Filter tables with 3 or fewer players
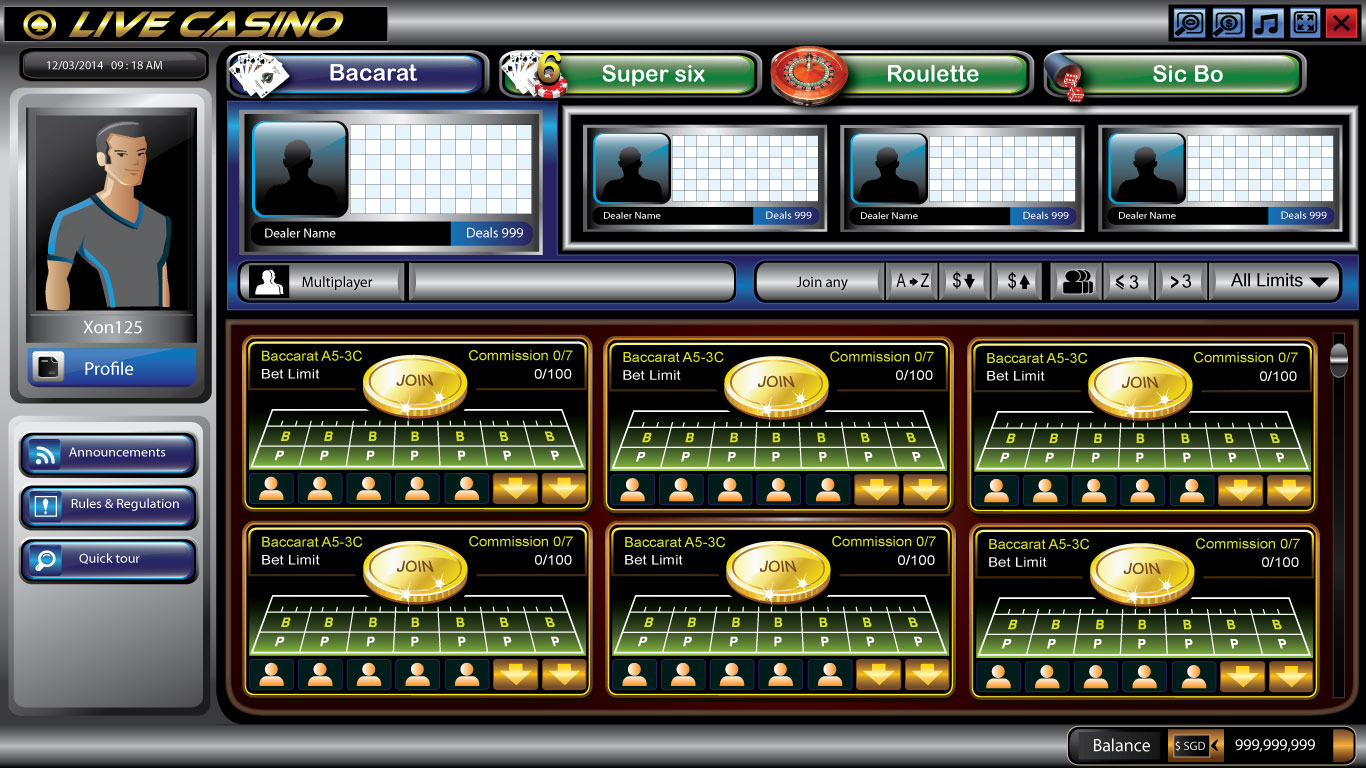 1127,282
